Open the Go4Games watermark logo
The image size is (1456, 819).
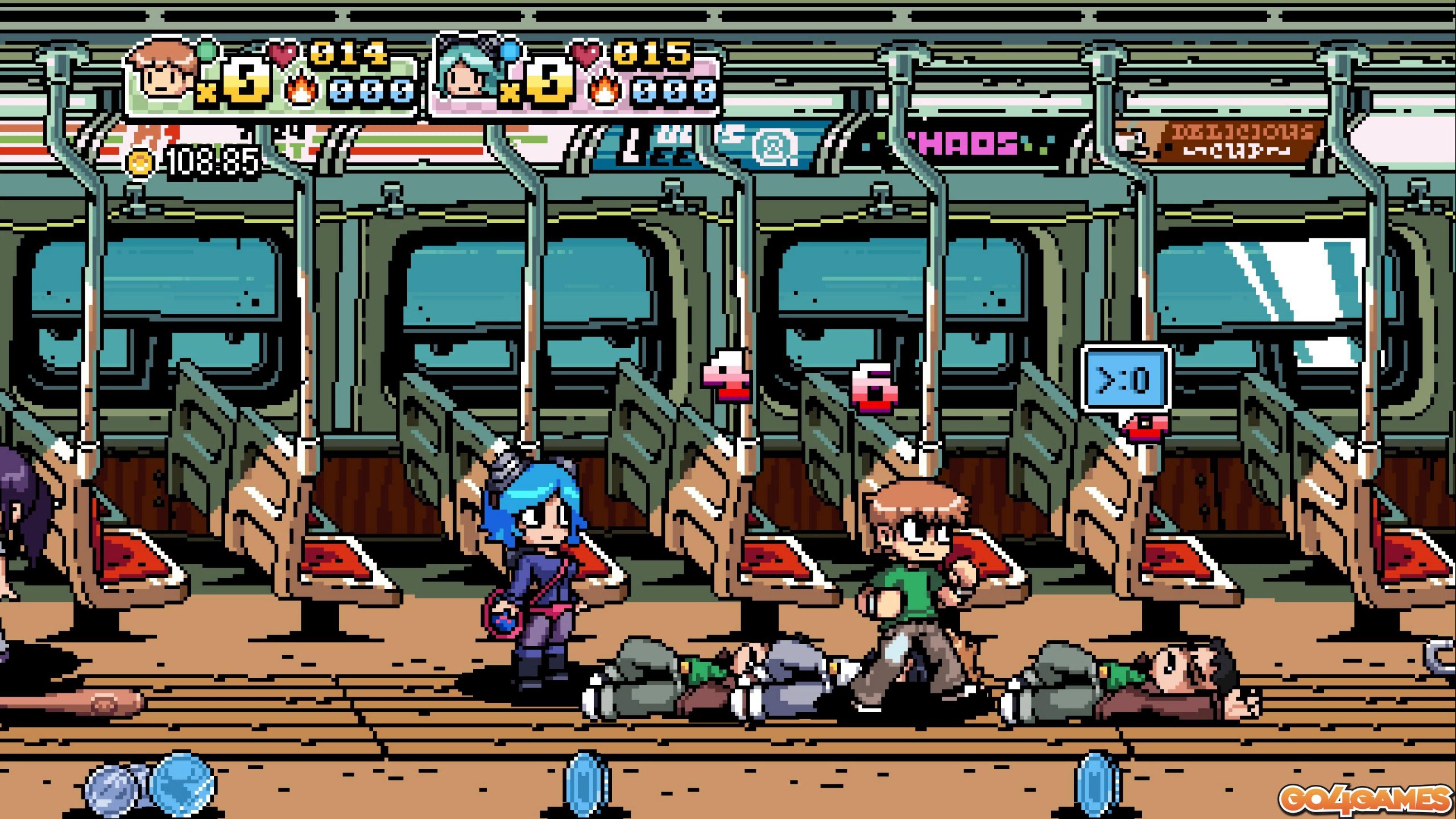pyautogui.click(x=1365, y=799)
